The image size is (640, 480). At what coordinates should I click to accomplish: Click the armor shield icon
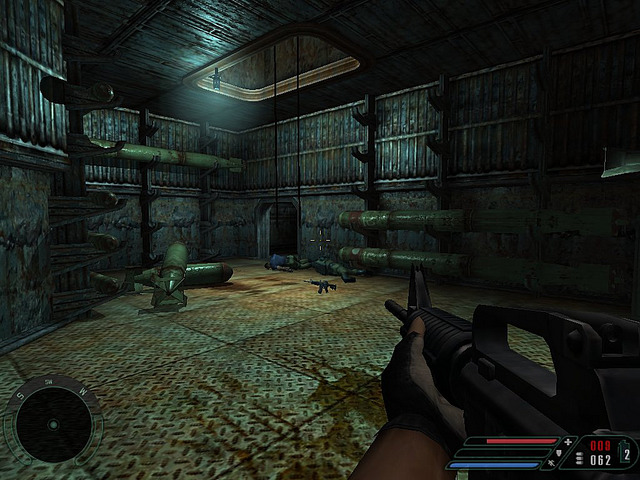[559, 451]
